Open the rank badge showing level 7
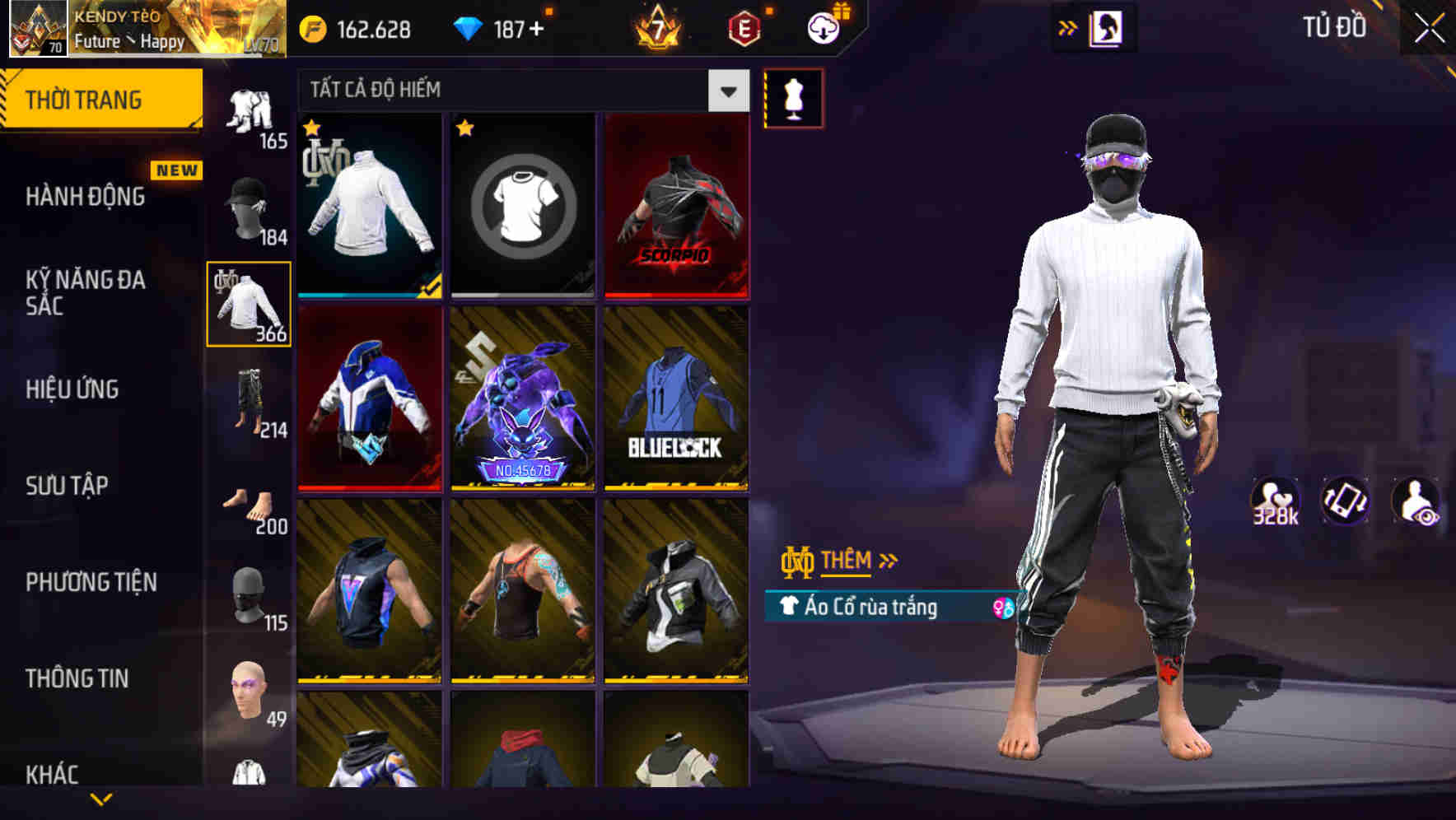The width and height of the screenshot is (1456, 820). tap(659, 27)
